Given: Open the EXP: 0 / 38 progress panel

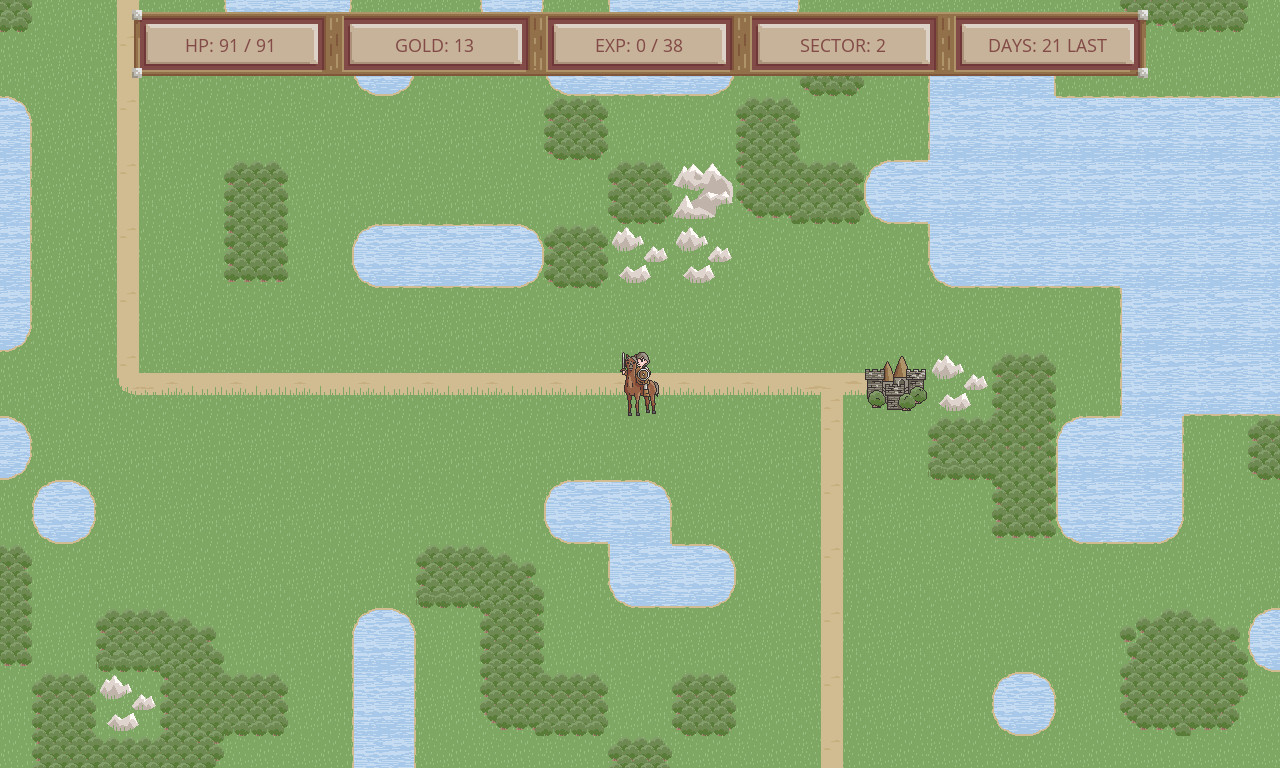Looking at the screenshot, I should 638,44.
